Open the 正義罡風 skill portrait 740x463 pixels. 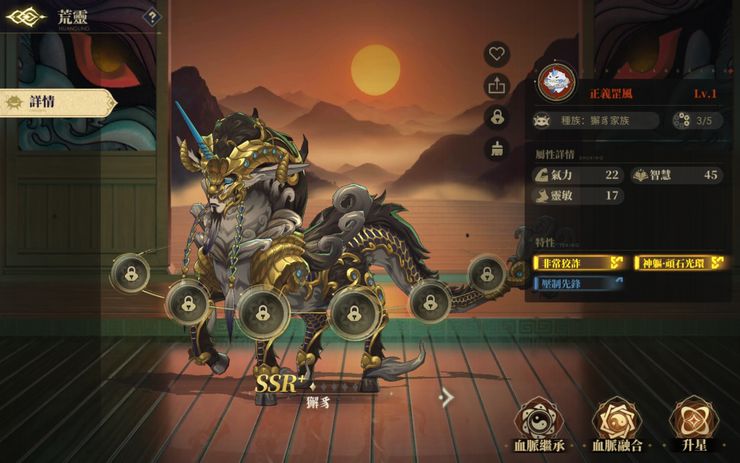(x=556, y=82)
